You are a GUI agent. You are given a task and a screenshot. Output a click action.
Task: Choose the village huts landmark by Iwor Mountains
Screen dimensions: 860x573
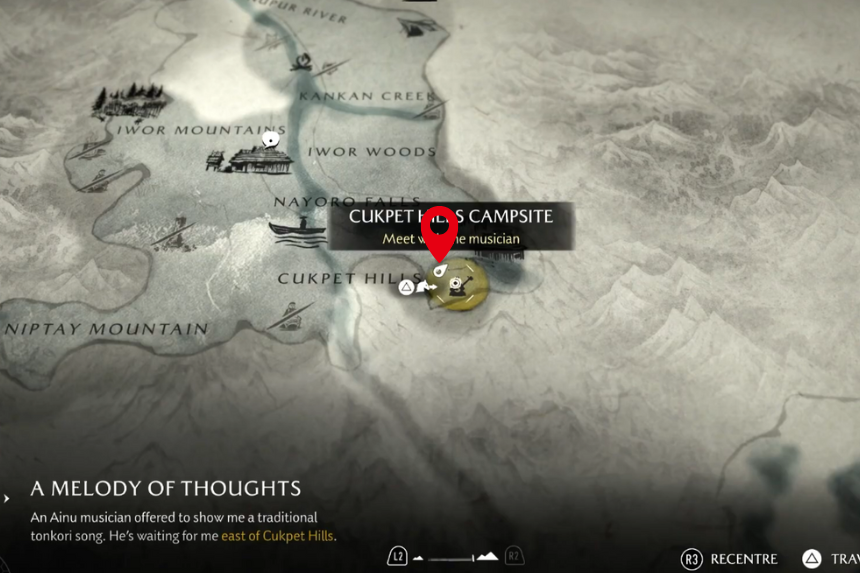pyautogui.click(x=249, y=158)
